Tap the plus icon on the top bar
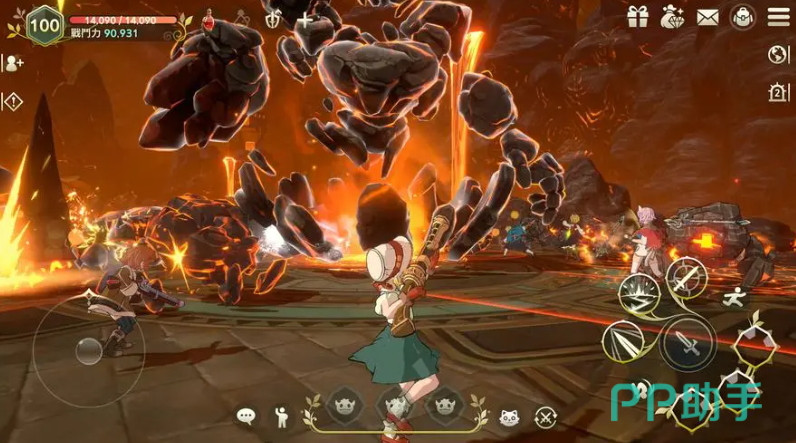The width and height of the screenshot is (796, 443). click(x=304, y=20)
